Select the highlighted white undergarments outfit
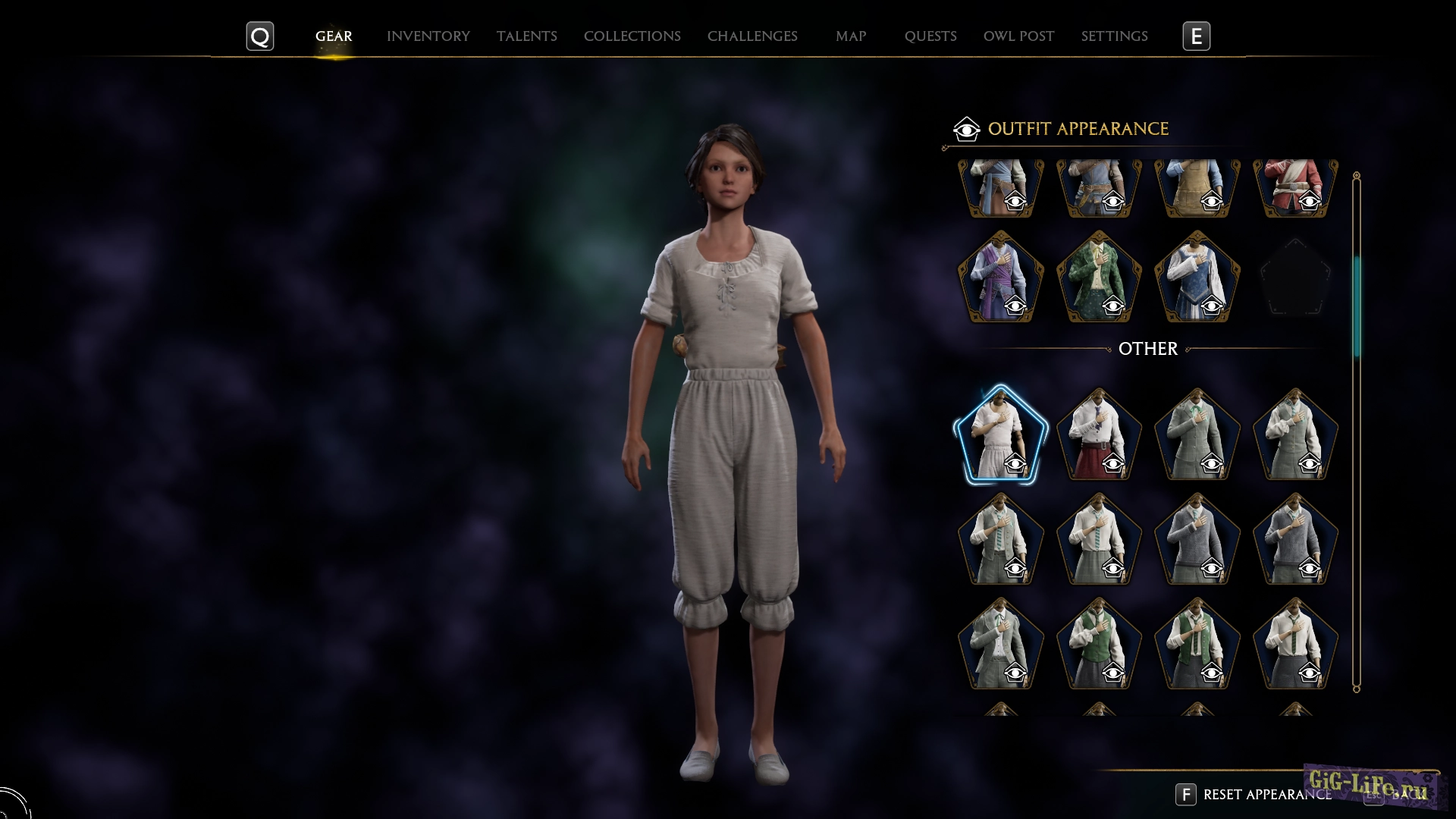 tap(1000, 435)
